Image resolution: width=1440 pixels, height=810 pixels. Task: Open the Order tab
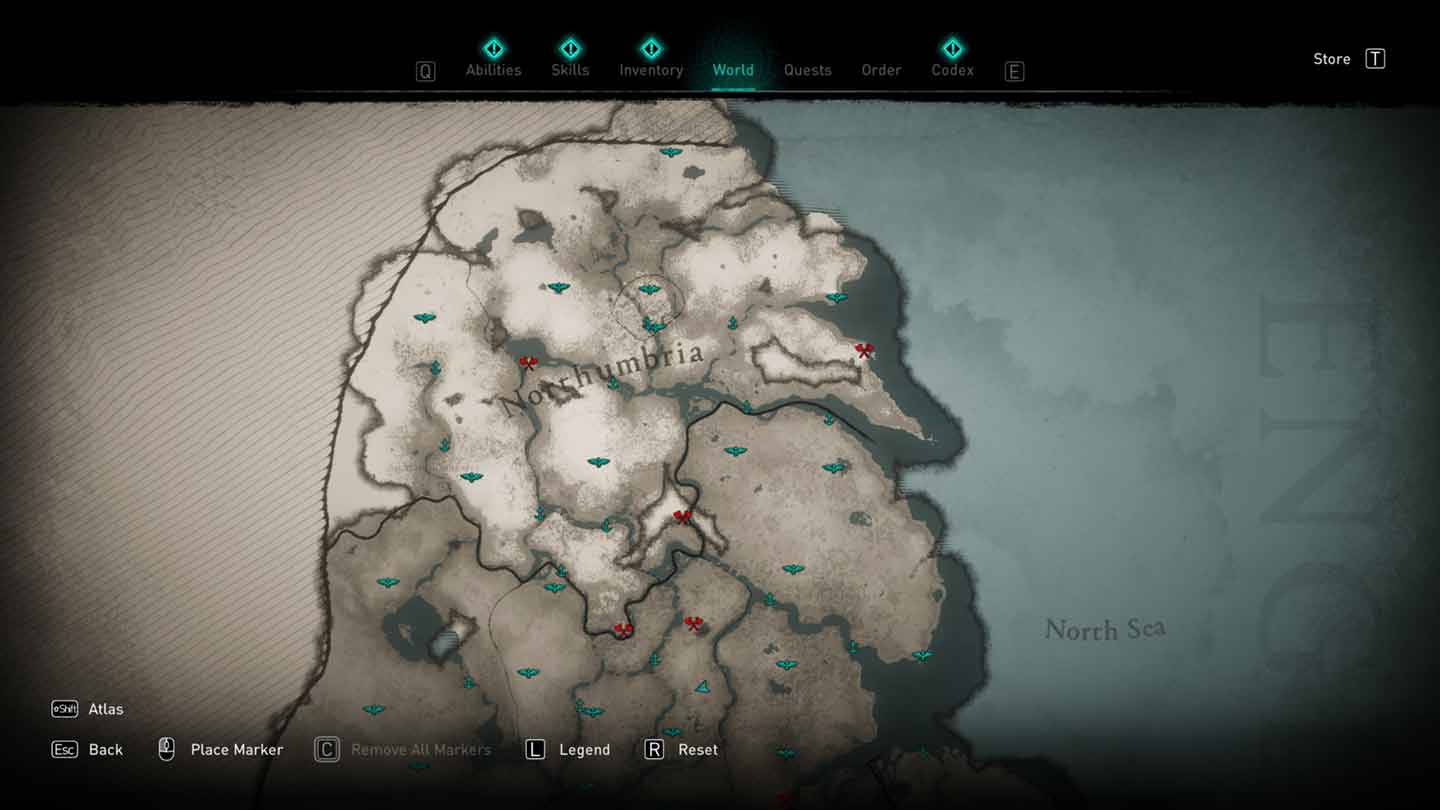tap(881, 70)
